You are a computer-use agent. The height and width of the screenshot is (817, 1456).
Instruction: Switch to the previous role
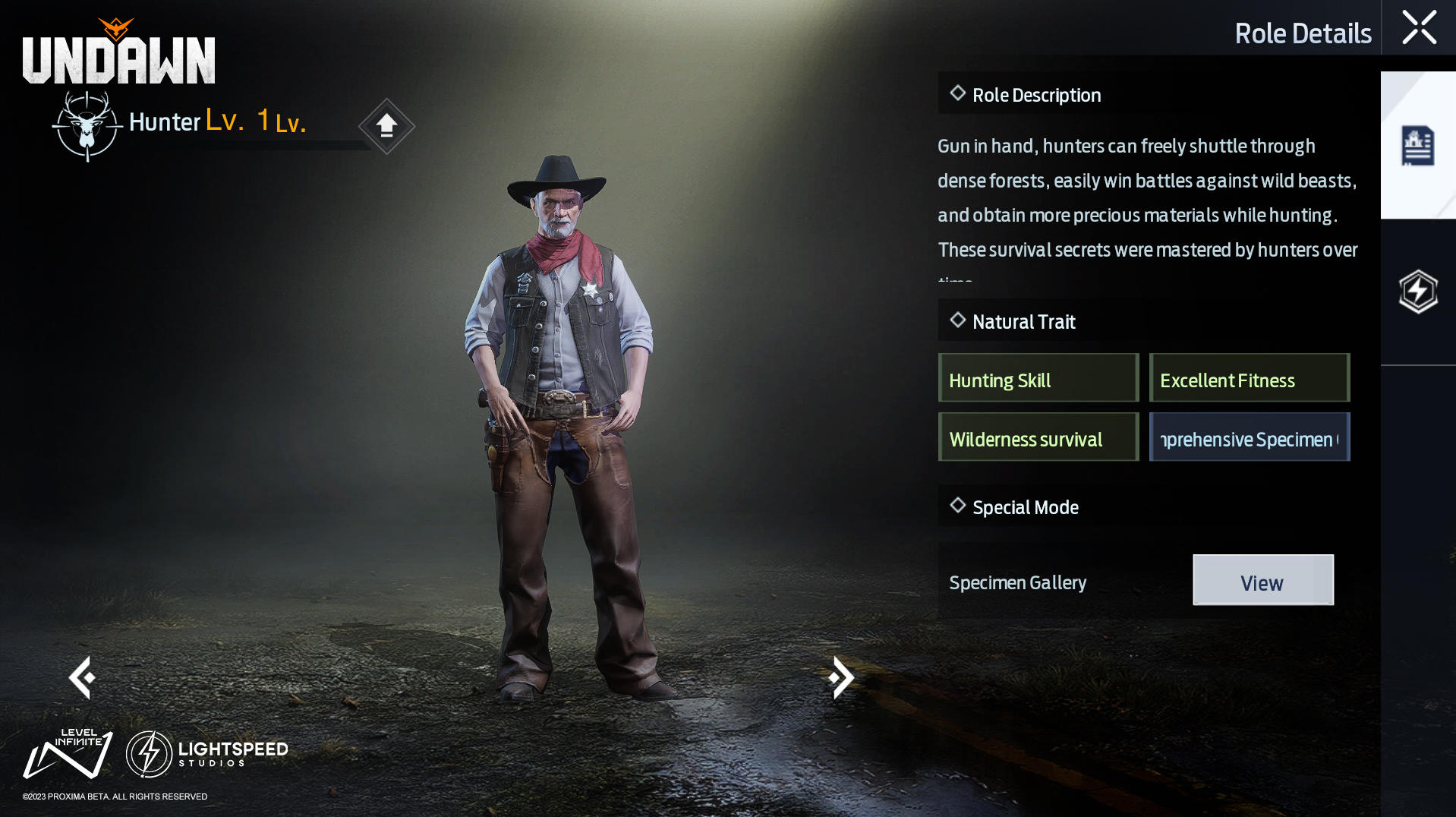[82, 677]
